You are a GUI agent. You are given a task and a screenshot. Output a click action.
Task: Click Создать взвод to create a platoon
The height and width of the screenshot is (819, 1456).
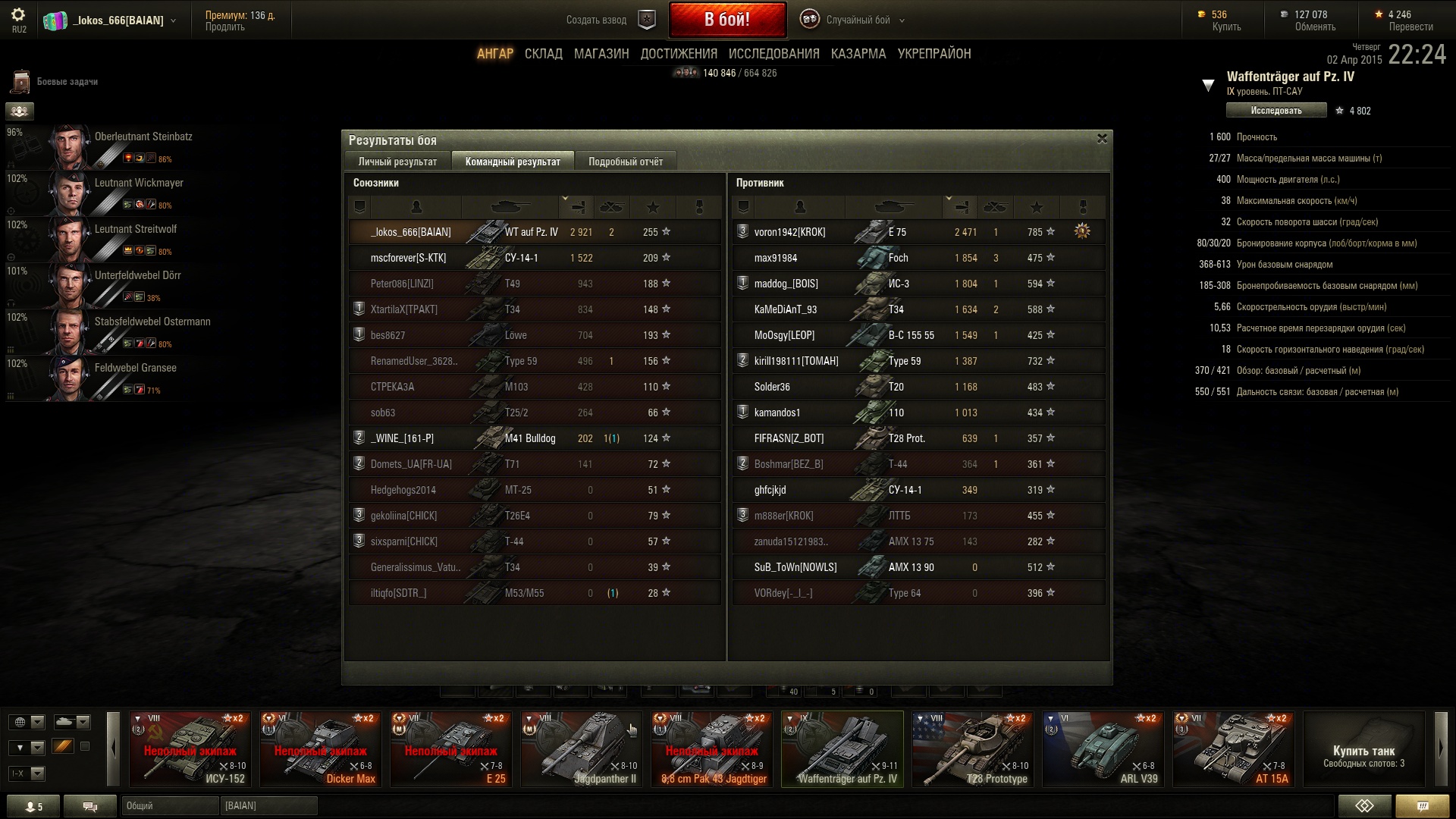596,20
